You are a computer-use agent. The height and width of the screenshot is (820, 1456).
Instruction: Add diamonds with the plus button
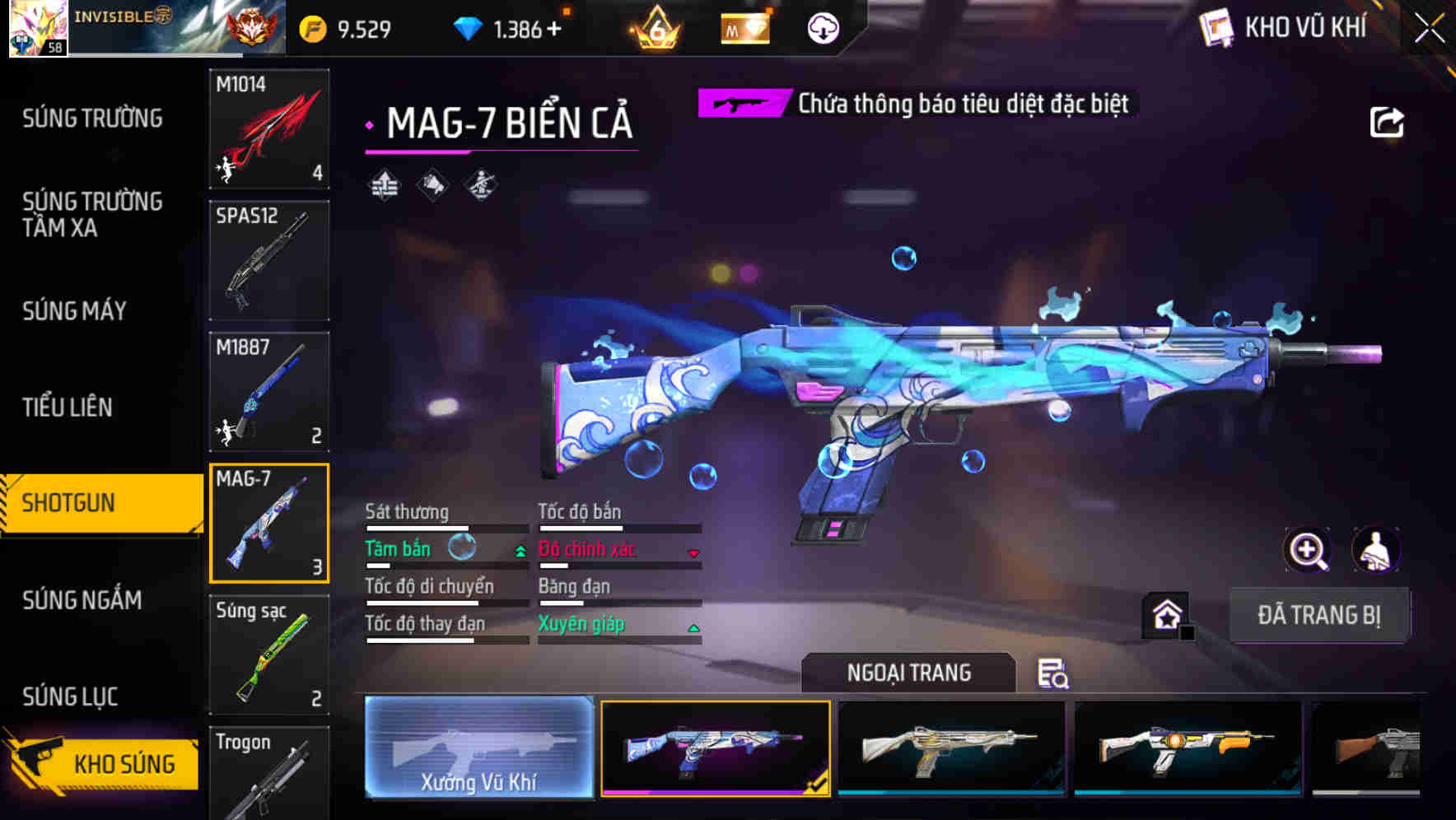pos(553,30)
